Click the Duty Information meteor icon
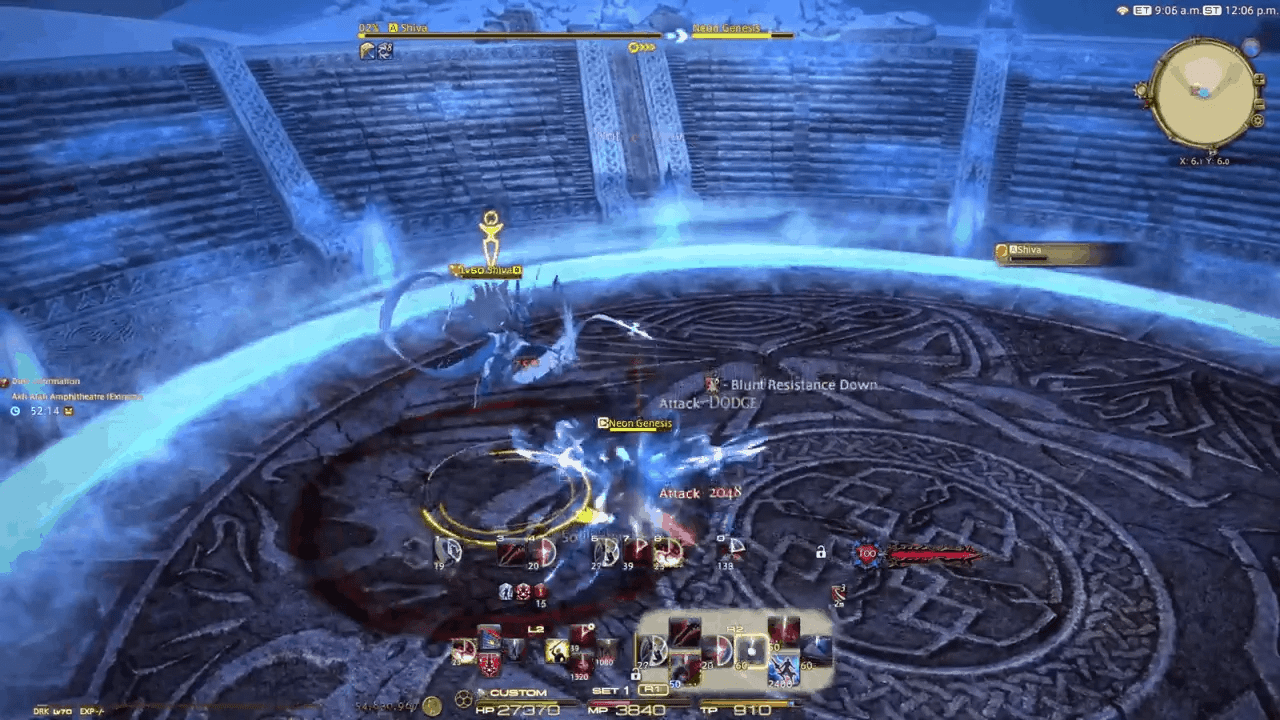This screenshot has width=1280, height=720. click(x=7, y=381)
